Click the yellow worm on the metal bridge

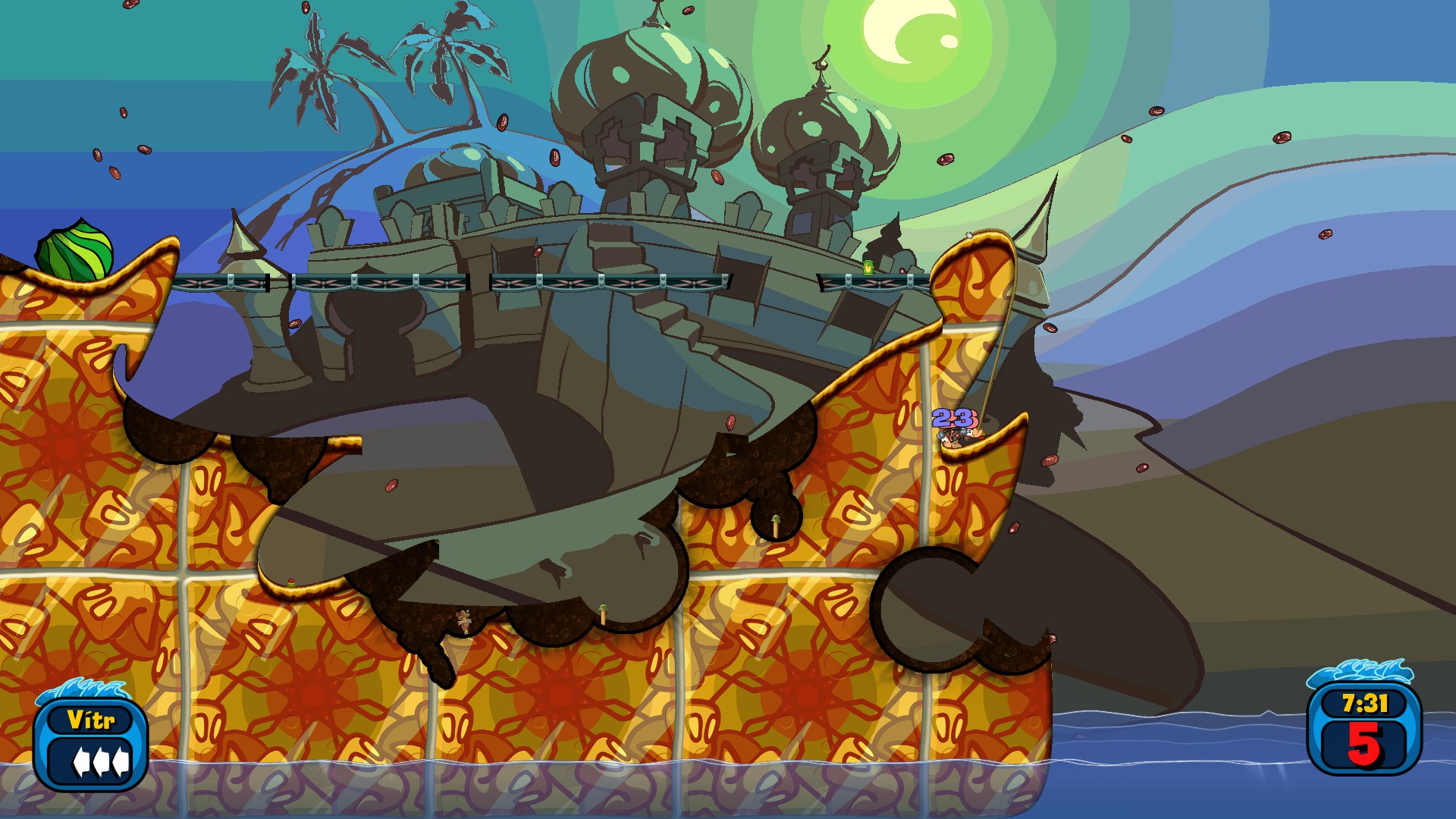(868, 267)
